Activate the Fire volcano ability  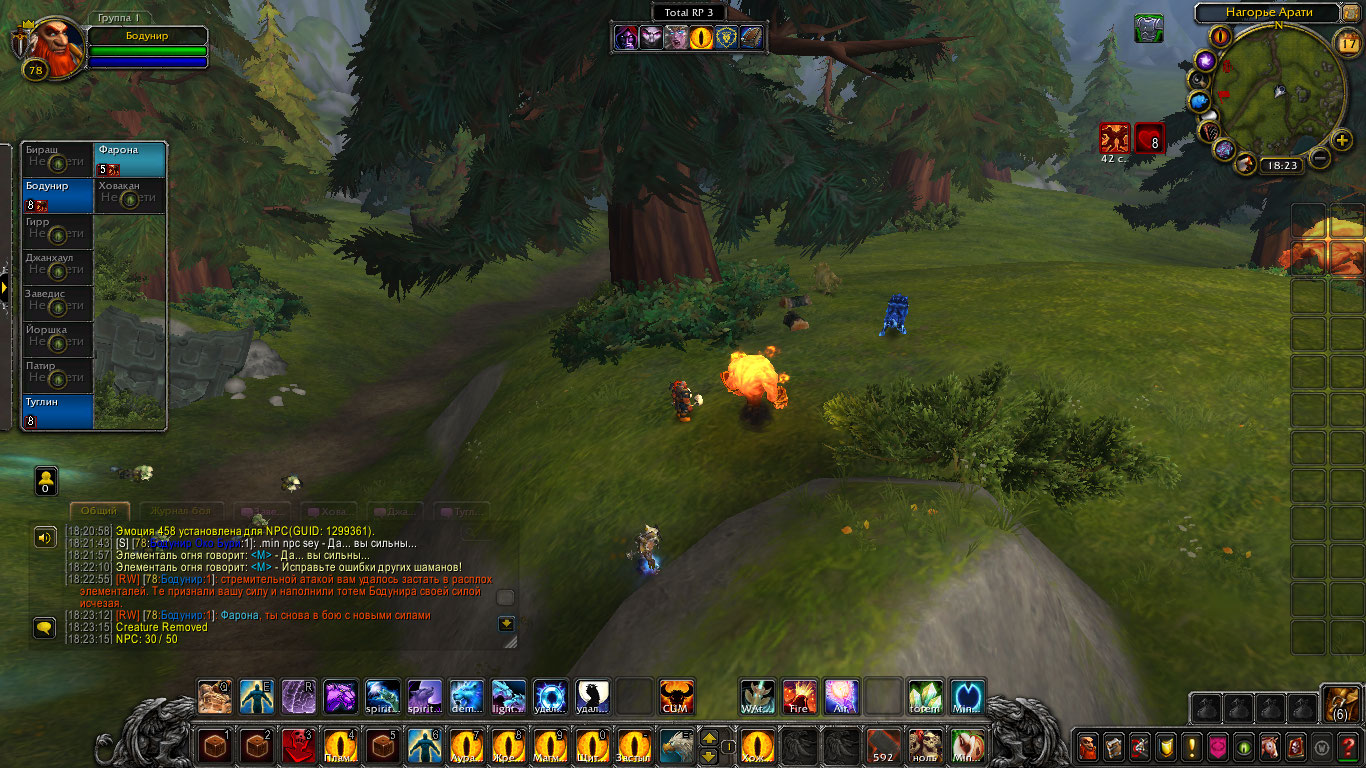point(799,697)
